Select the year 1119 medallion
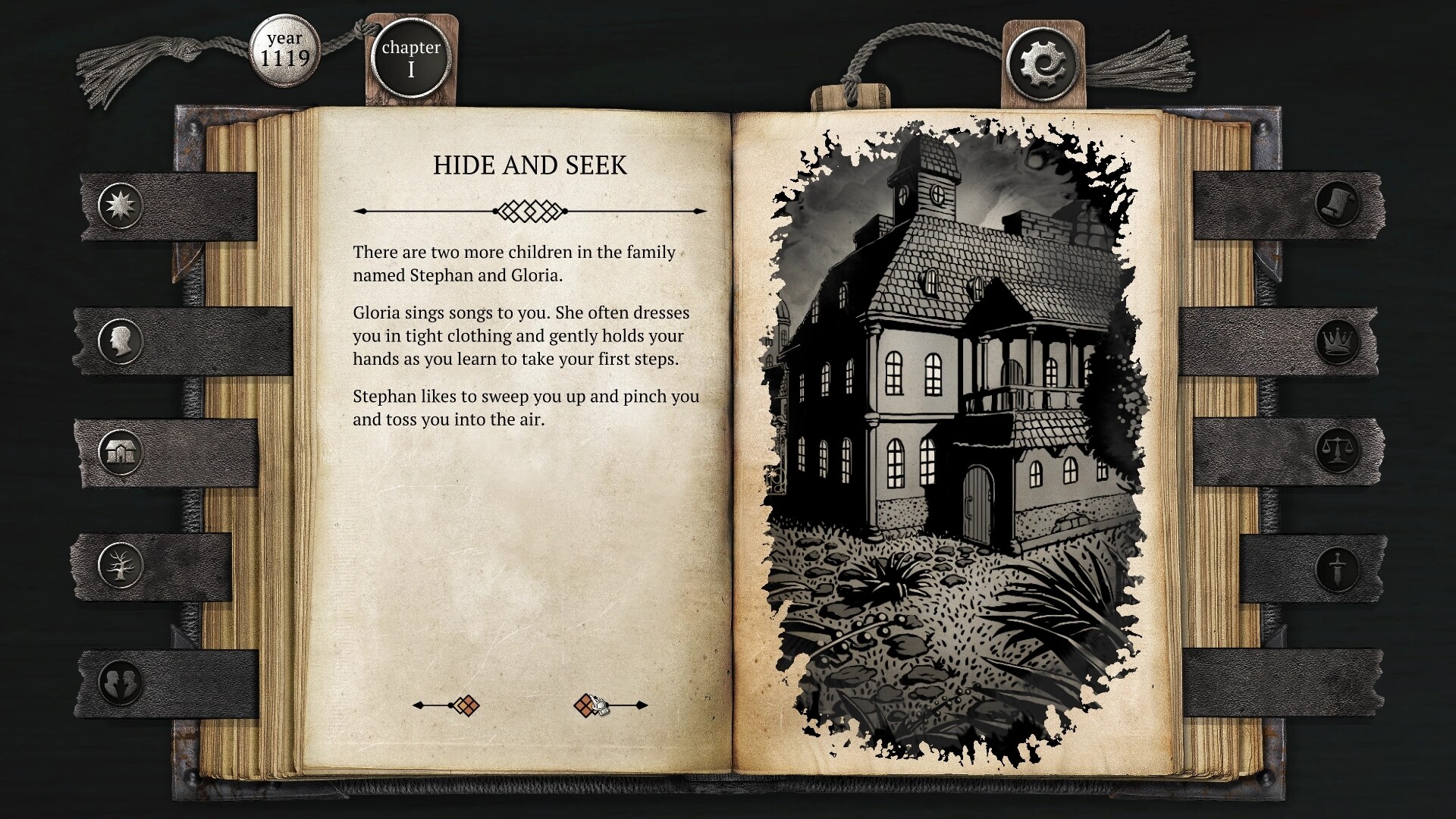1456x819 pixels. 285,50
